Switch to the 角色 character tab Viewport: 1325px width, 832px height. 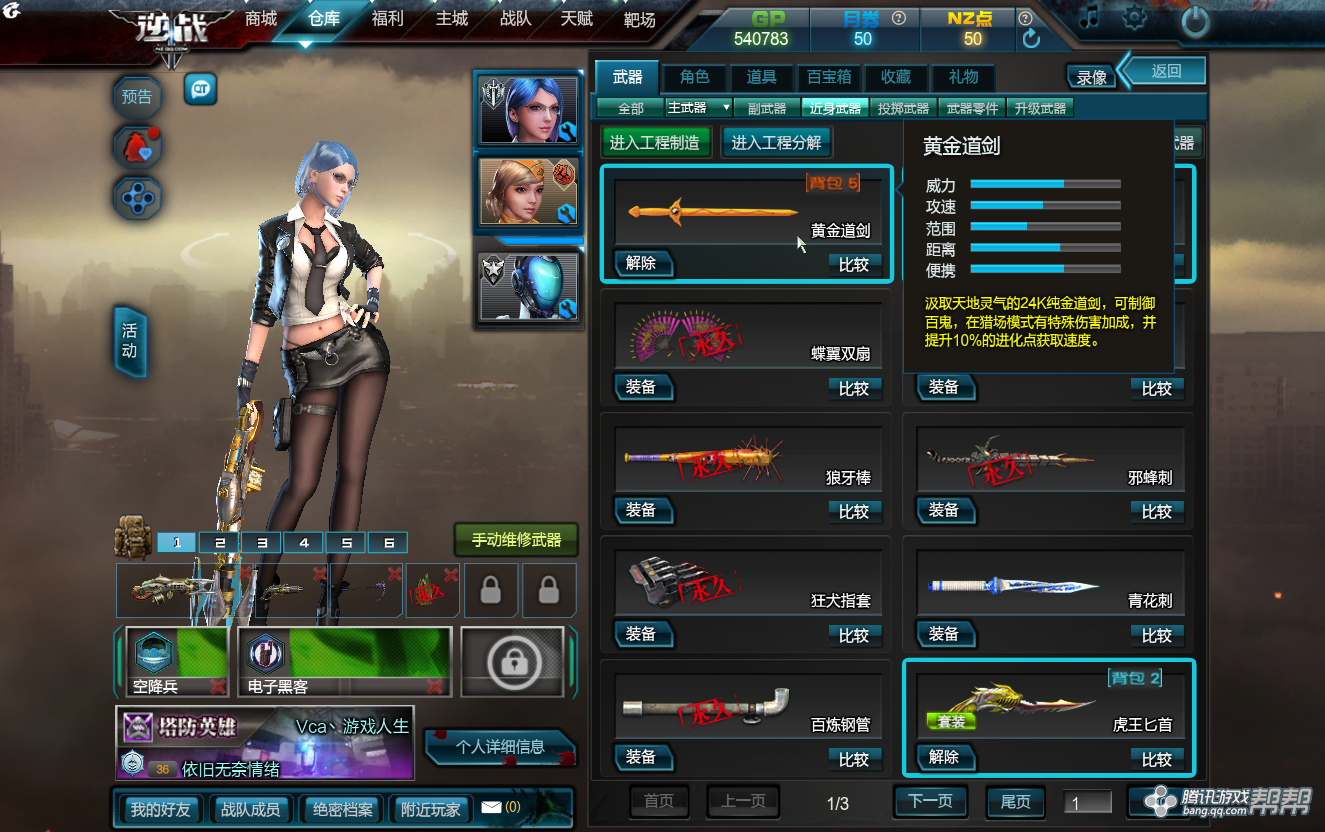(694, 77)
